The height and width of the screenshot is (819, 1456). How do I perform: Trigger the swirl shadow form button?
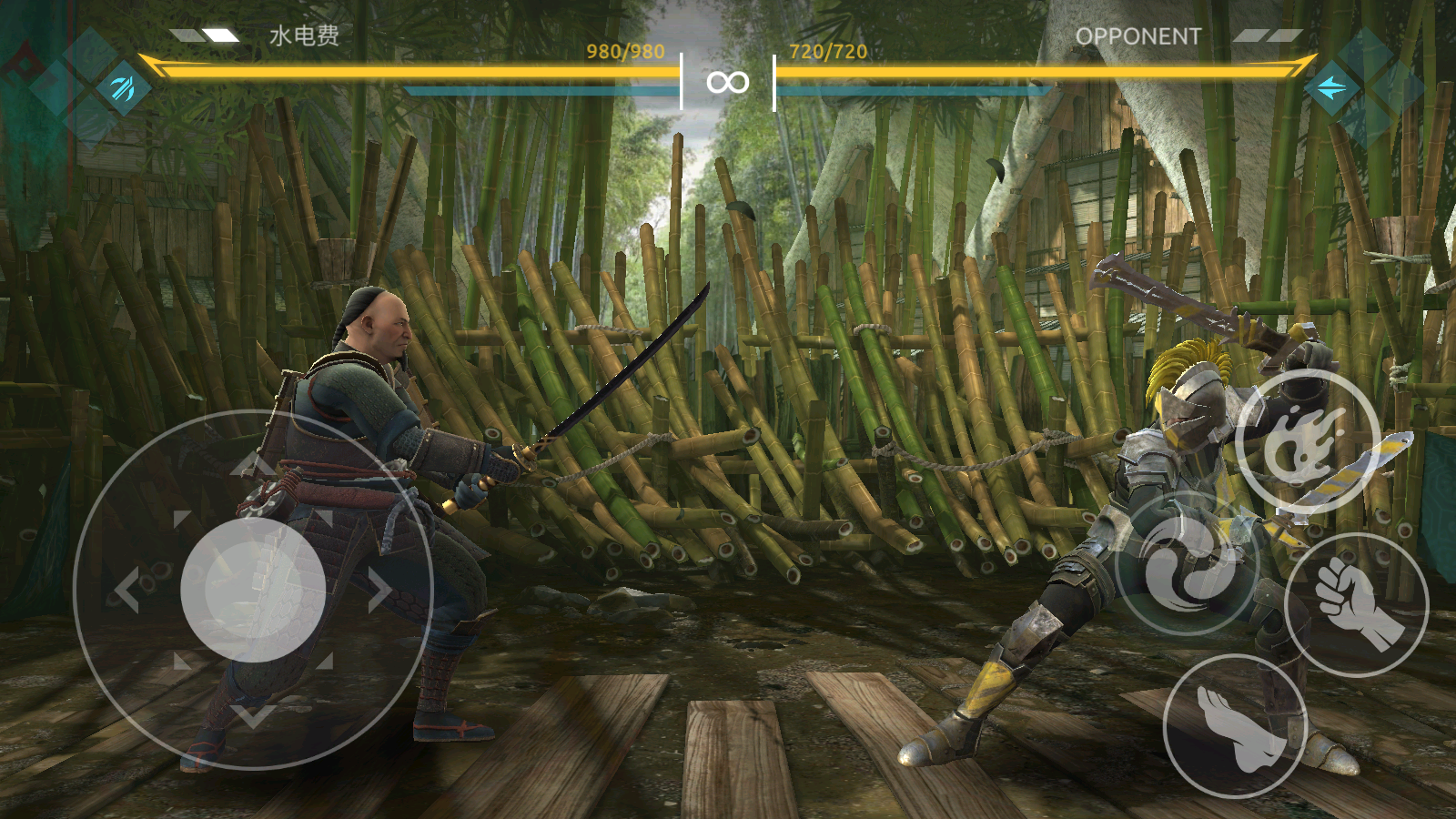point(1188,563)
